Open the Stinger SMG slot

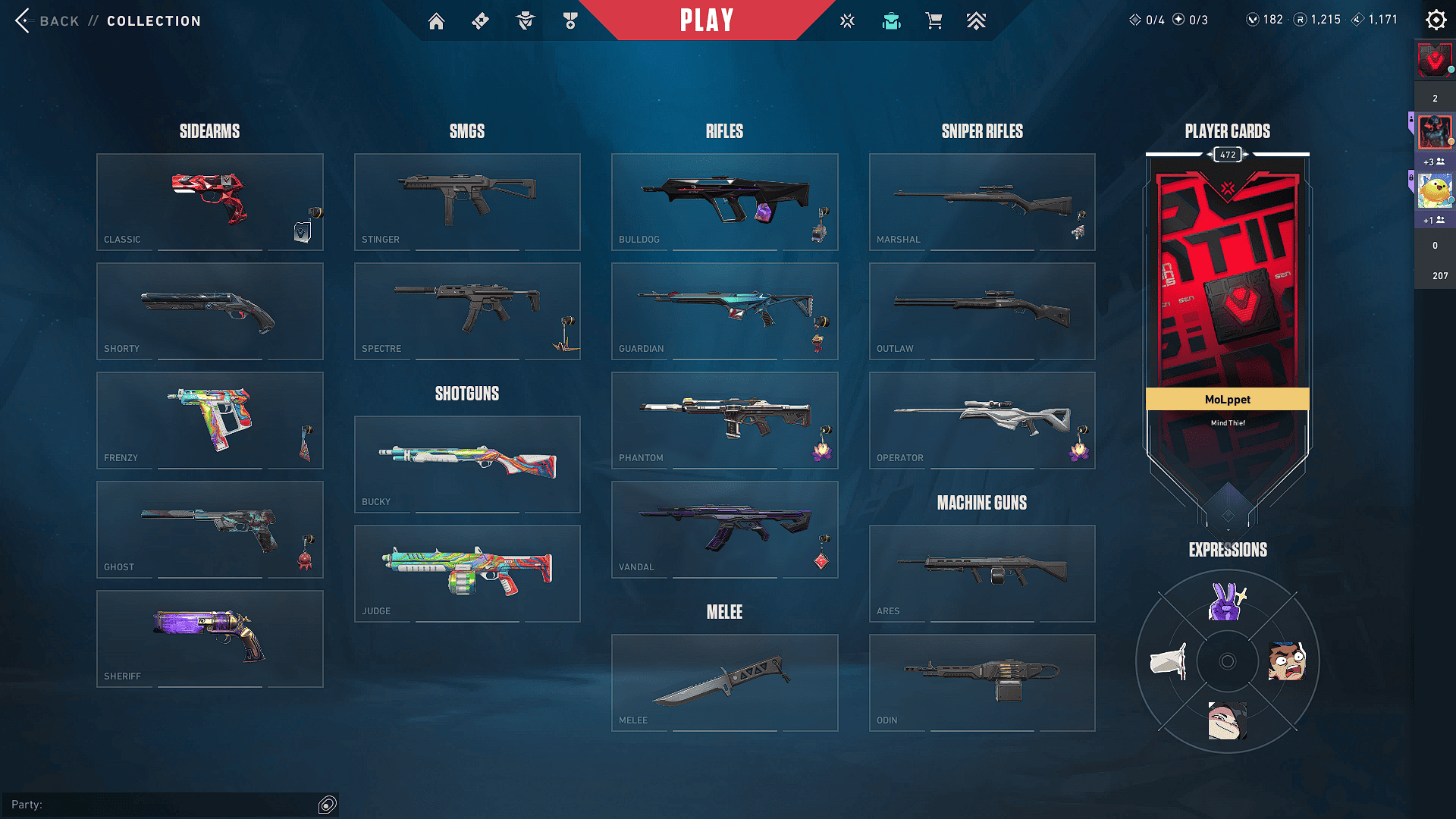click(x=467, y=202)
